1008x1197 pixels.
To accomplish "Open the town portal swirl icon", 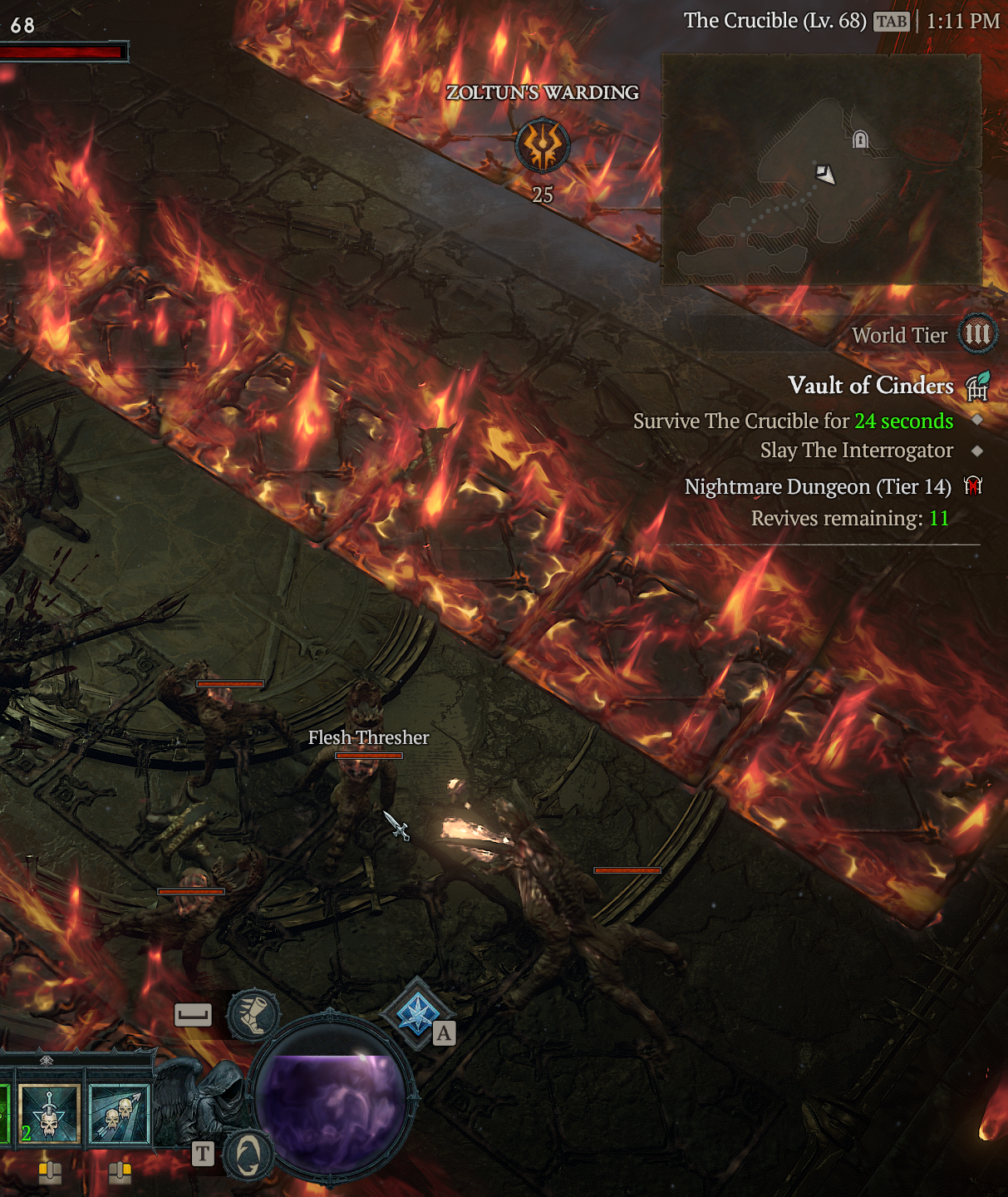I will (x=248, y=1155).
